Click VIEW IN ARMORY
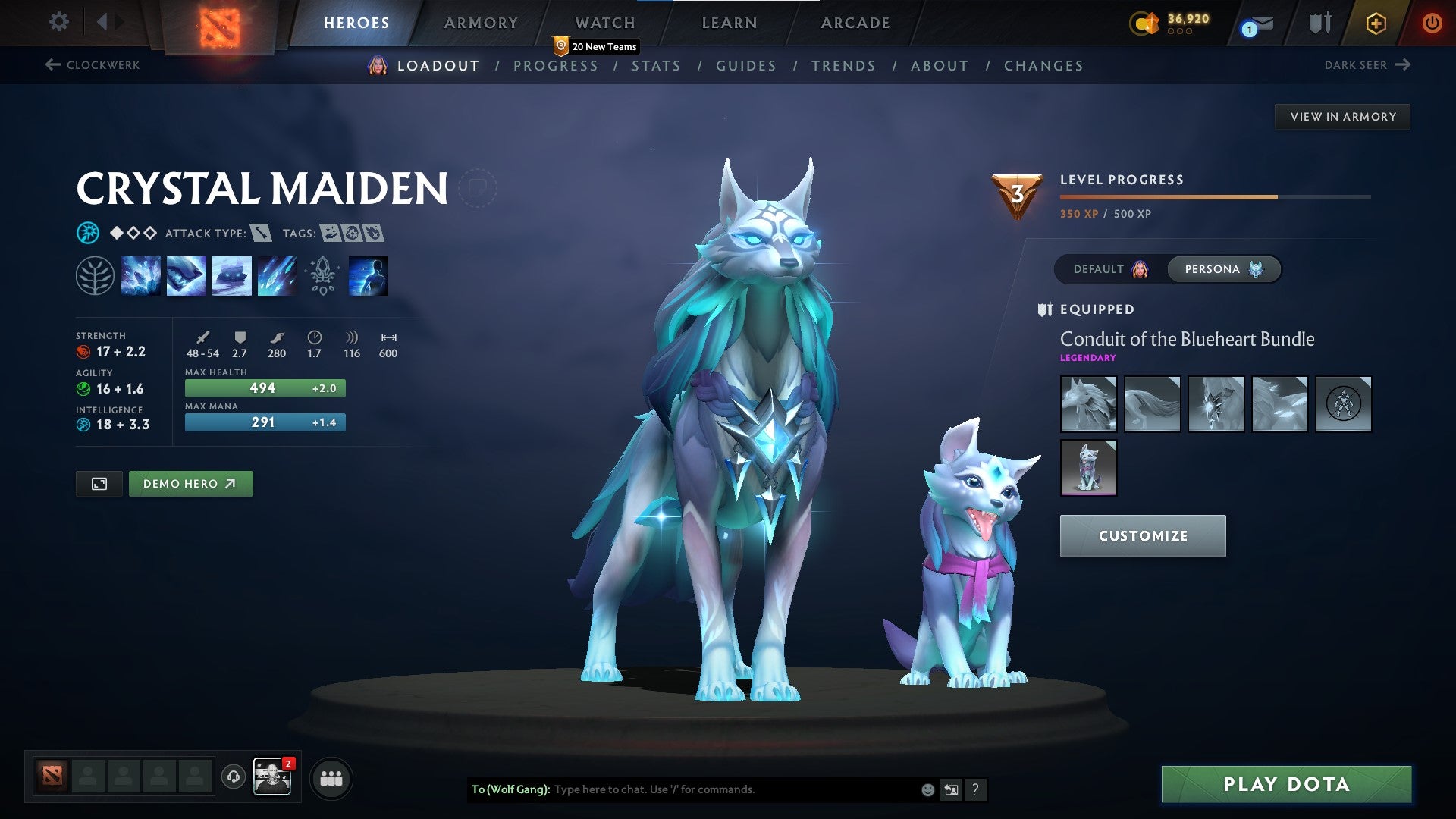The image size is (1456, 819). pyautogui.click(x=1343, y=116)
